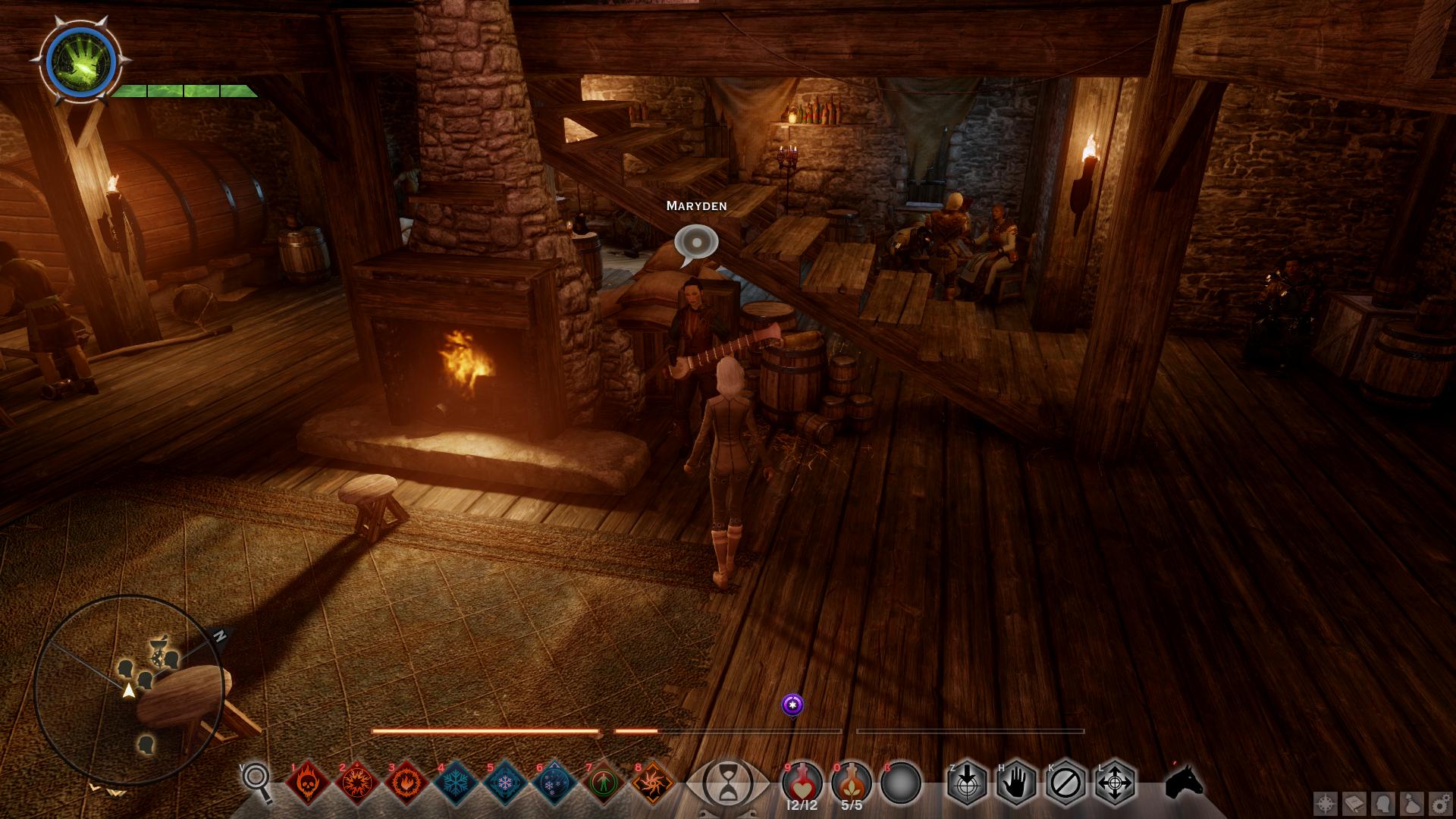Activate the ring of fire ability
This screenshot has height=819, width=1456.
406,782
